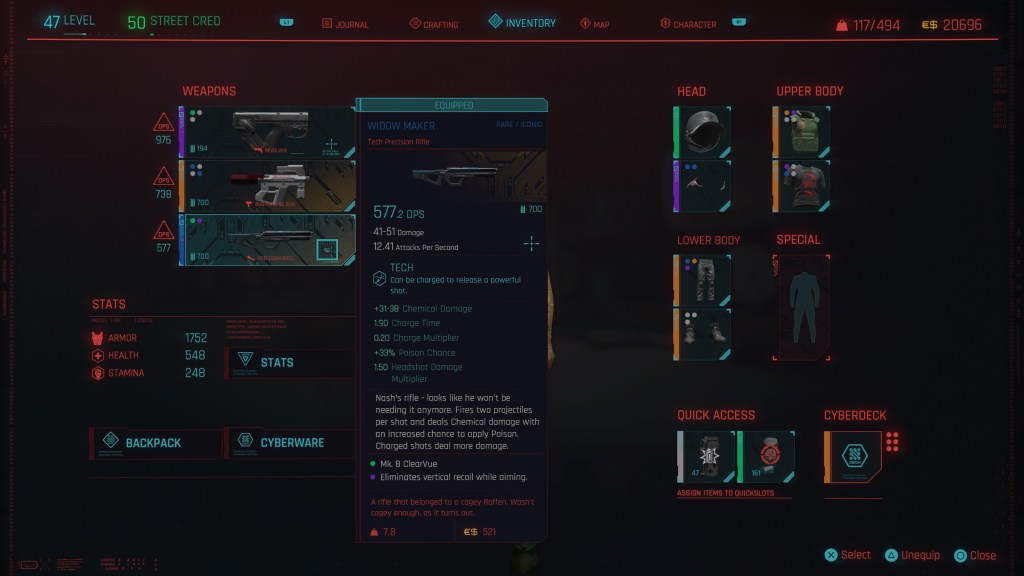Open the Backpack
Image resolution: width=1024 pixels, height=576 pixels.
pos(156,443)
